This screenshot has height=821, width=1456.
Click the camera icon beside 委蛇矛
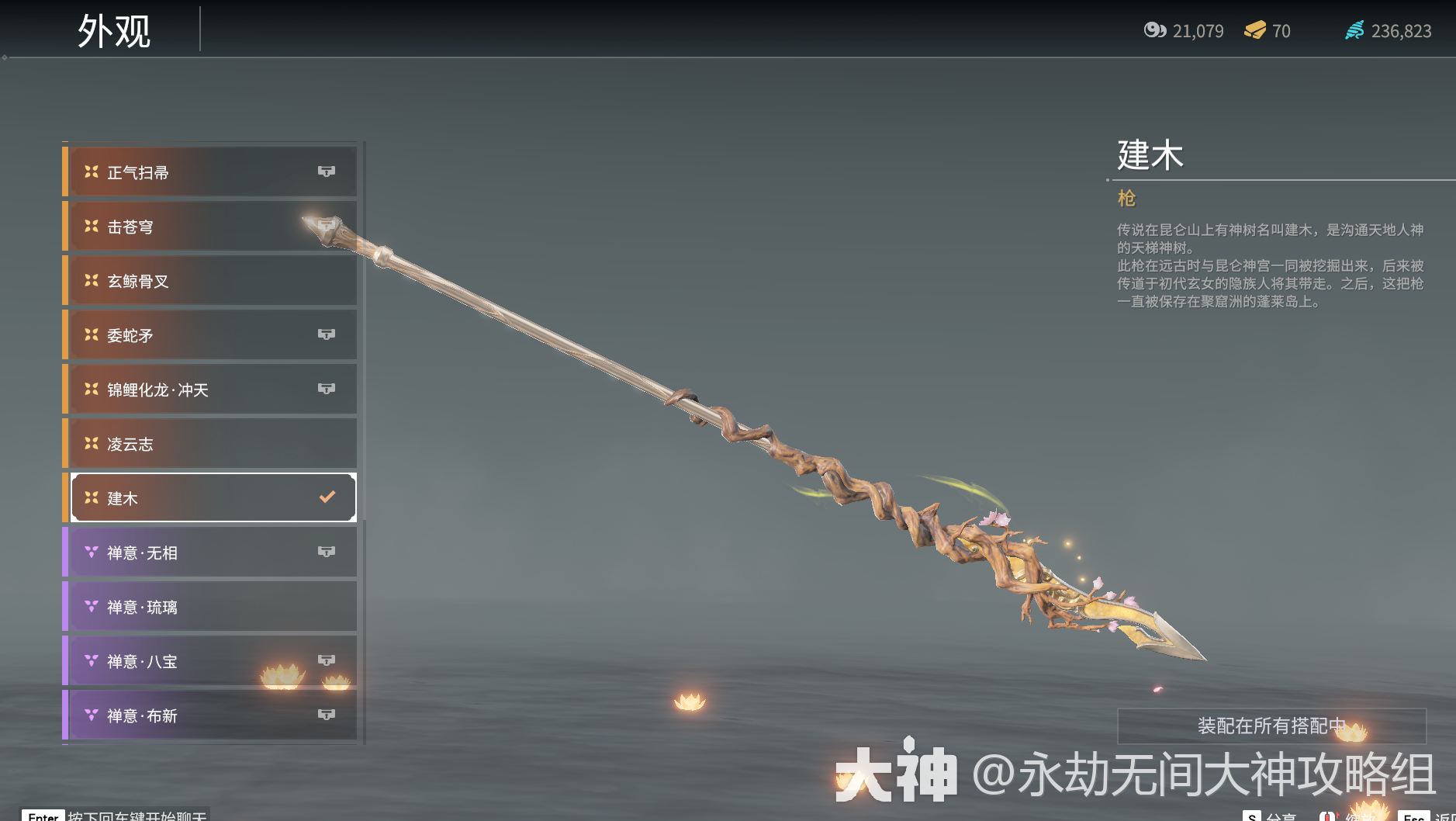coord(327,334)
